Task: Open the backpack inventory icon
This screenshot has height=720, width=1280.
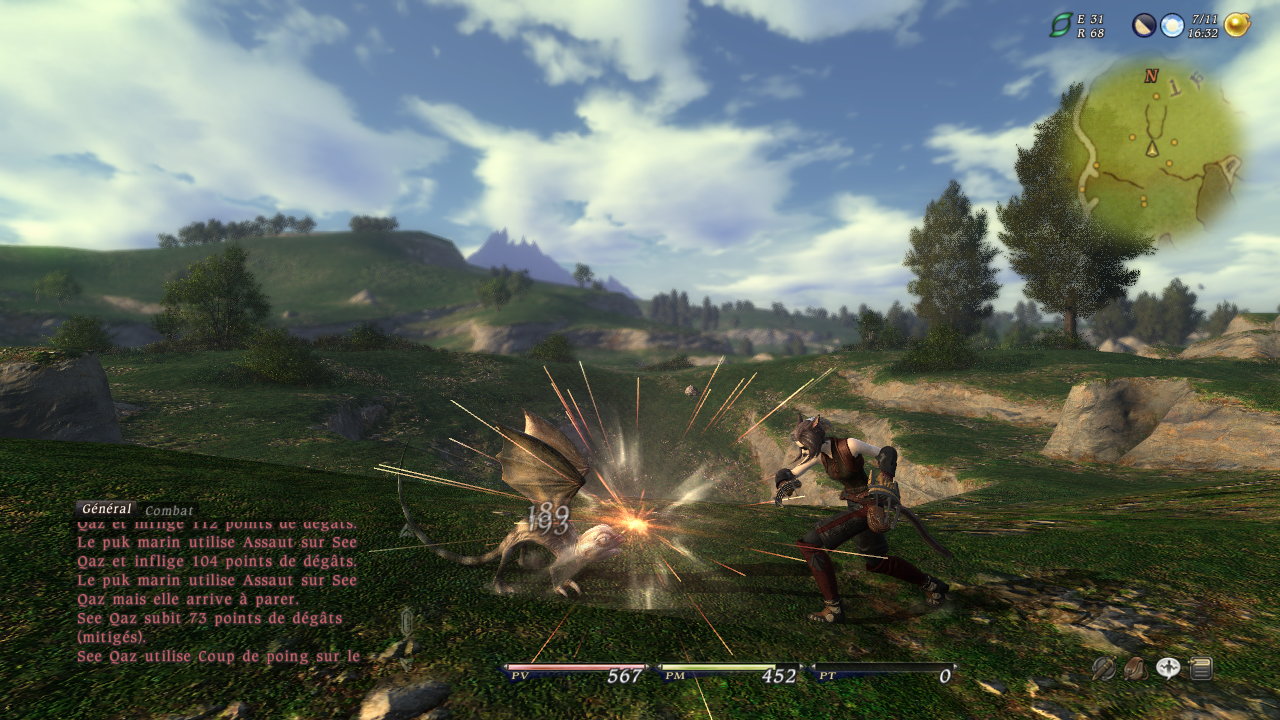Action: tap(1135, 669)
